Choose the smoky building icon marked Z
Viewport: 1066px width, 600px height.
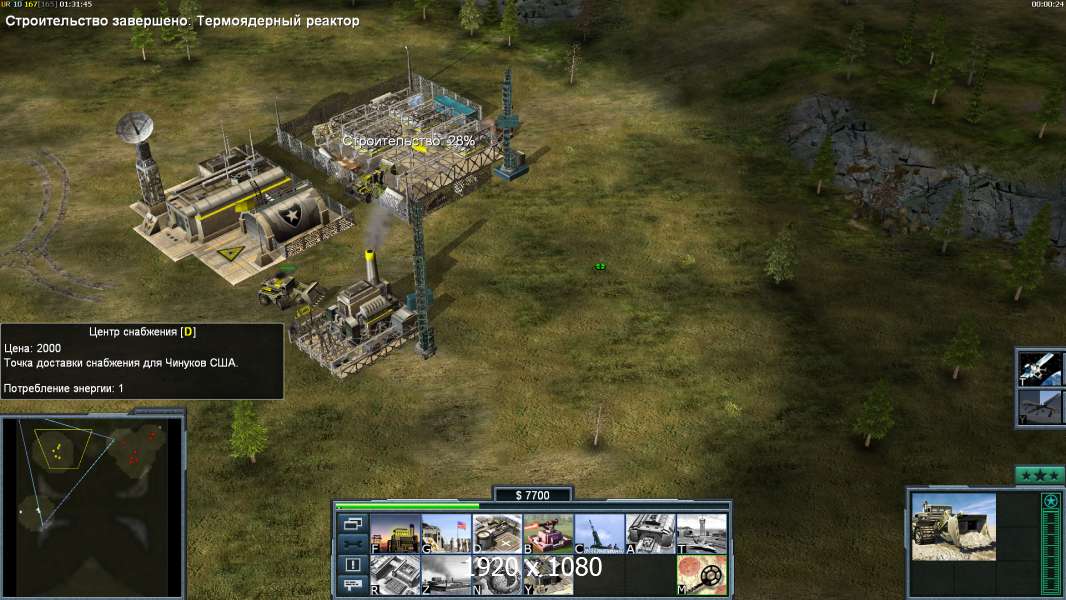coord(446,575)
